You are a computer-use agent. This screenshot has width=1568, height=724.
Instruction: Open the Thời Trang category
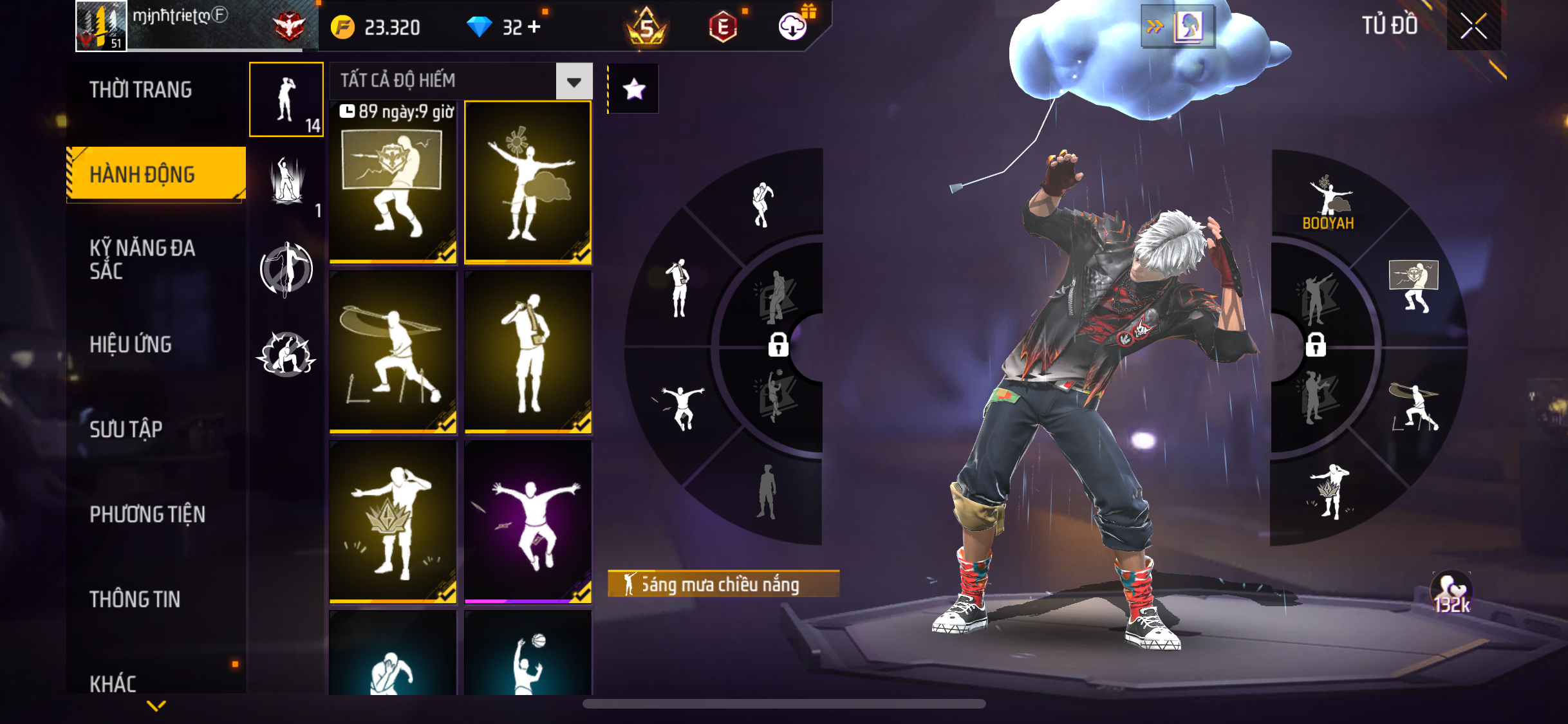click(140, 89)
